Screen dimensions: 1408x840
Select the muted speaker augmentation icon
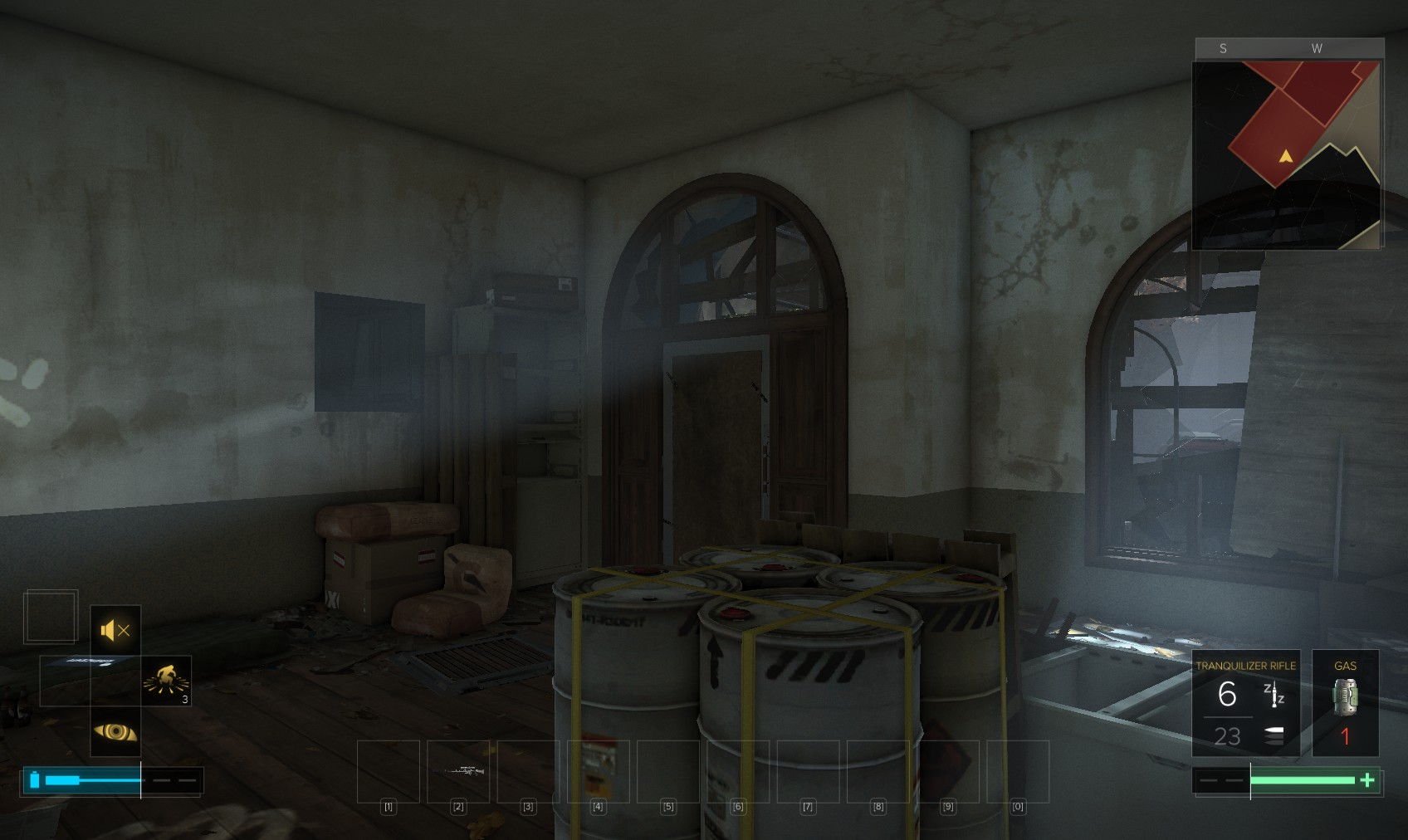point(115,631)
